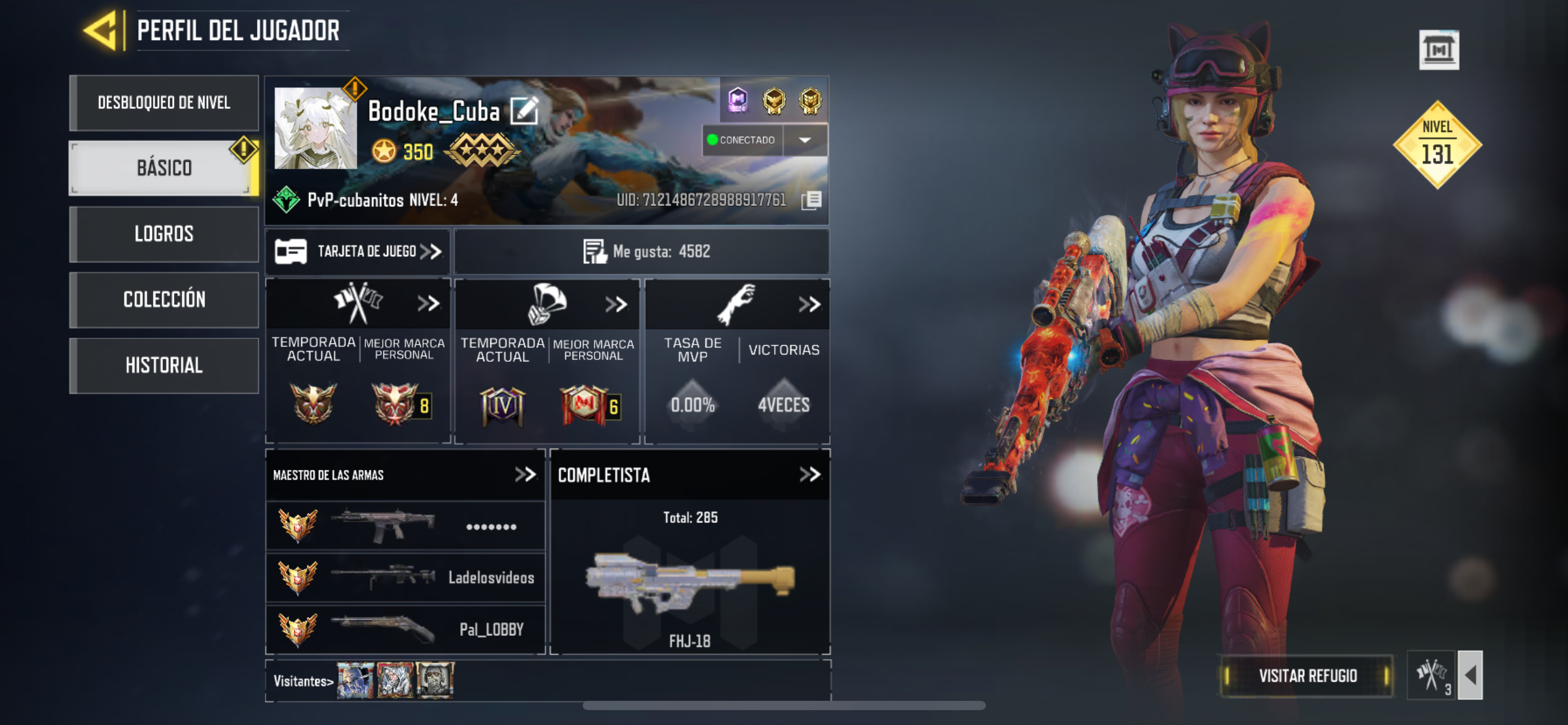Viewport: 1568px width, 725px height.
Task: Switch to the Logros tab
Action: click(164, 234)
